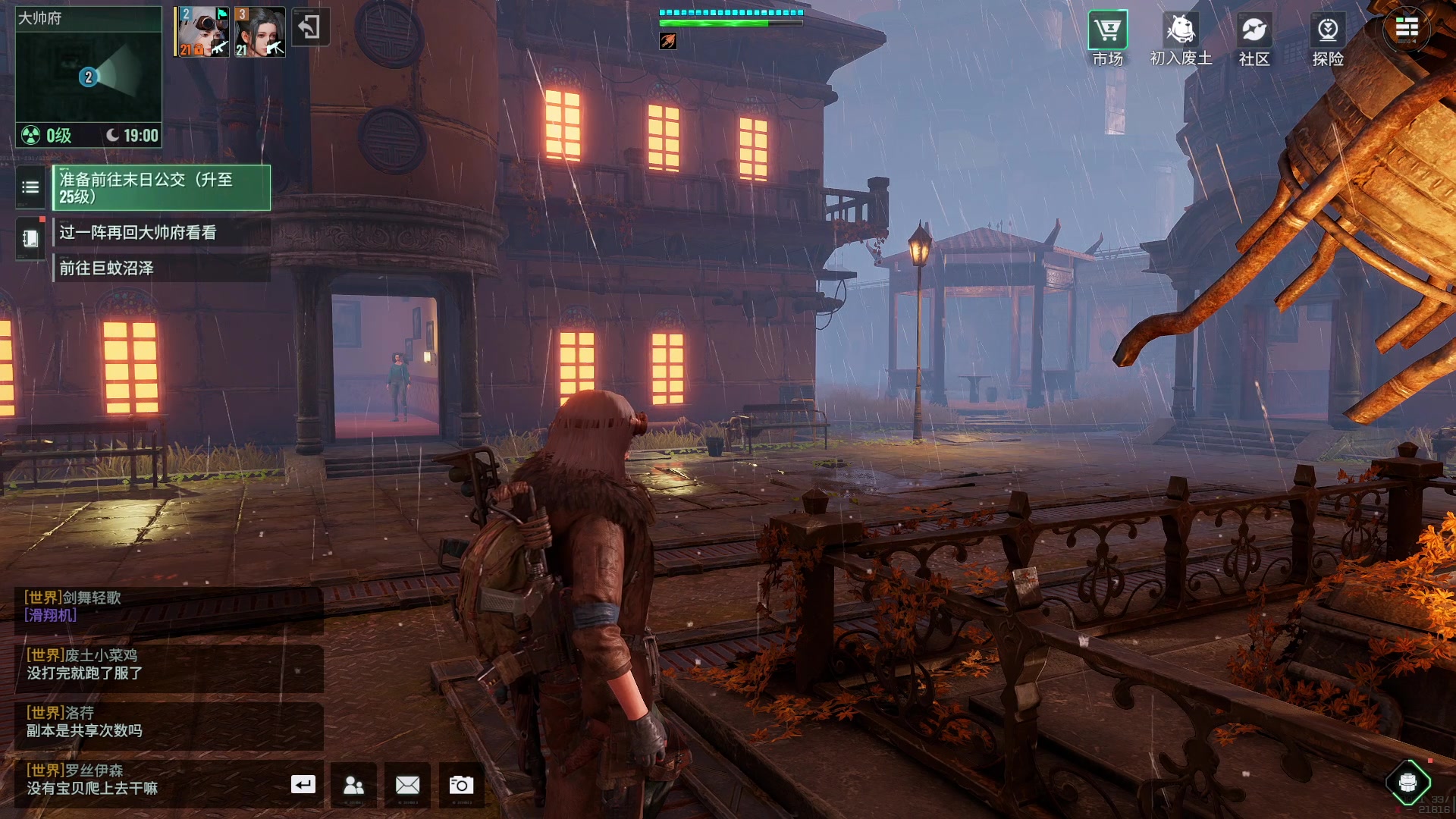This screenshot has height=819, width=1456.
Task: Select the first teammate portrait
Action: (201, 32)
